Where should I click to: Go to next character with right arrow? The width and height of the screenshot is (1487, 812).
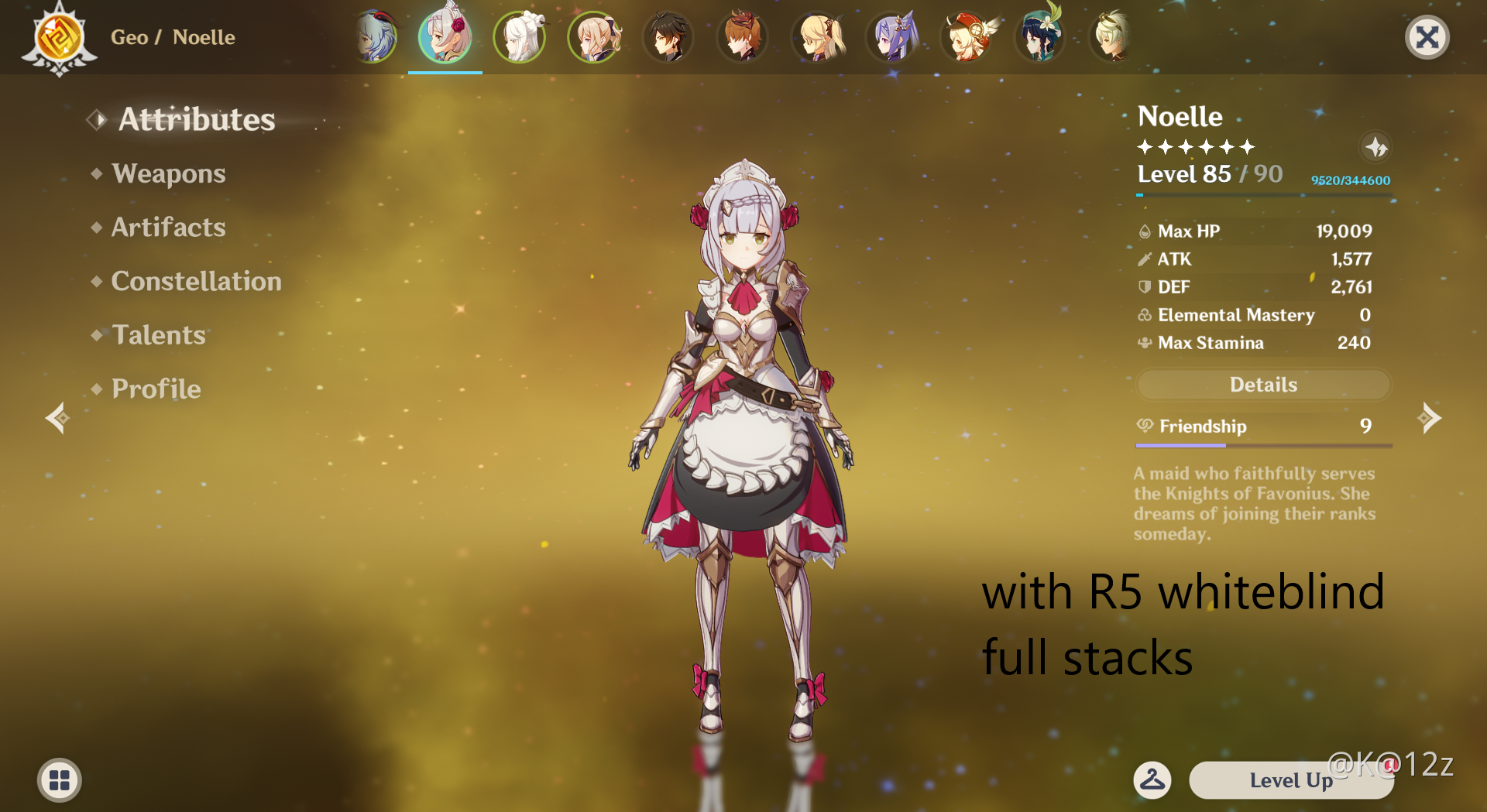pyautogui.click(x=1430, y=419)
